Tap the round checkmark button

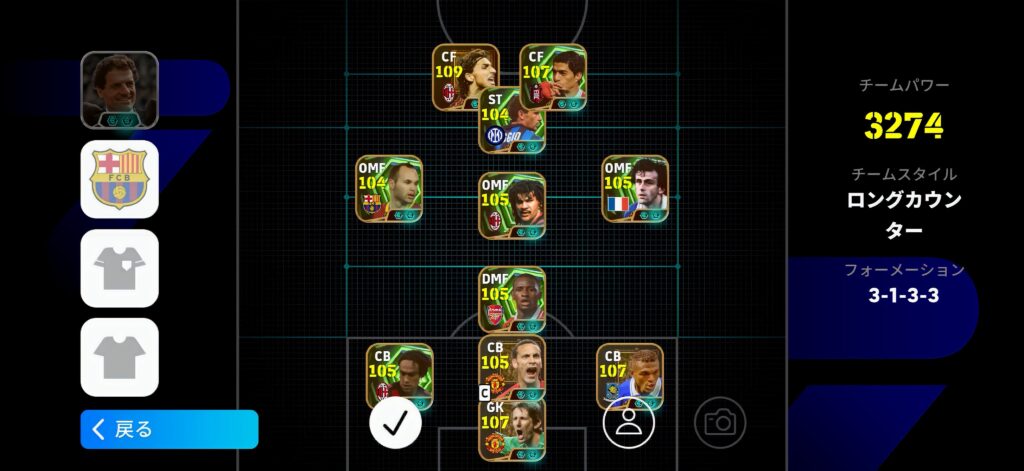click(395, 422)
